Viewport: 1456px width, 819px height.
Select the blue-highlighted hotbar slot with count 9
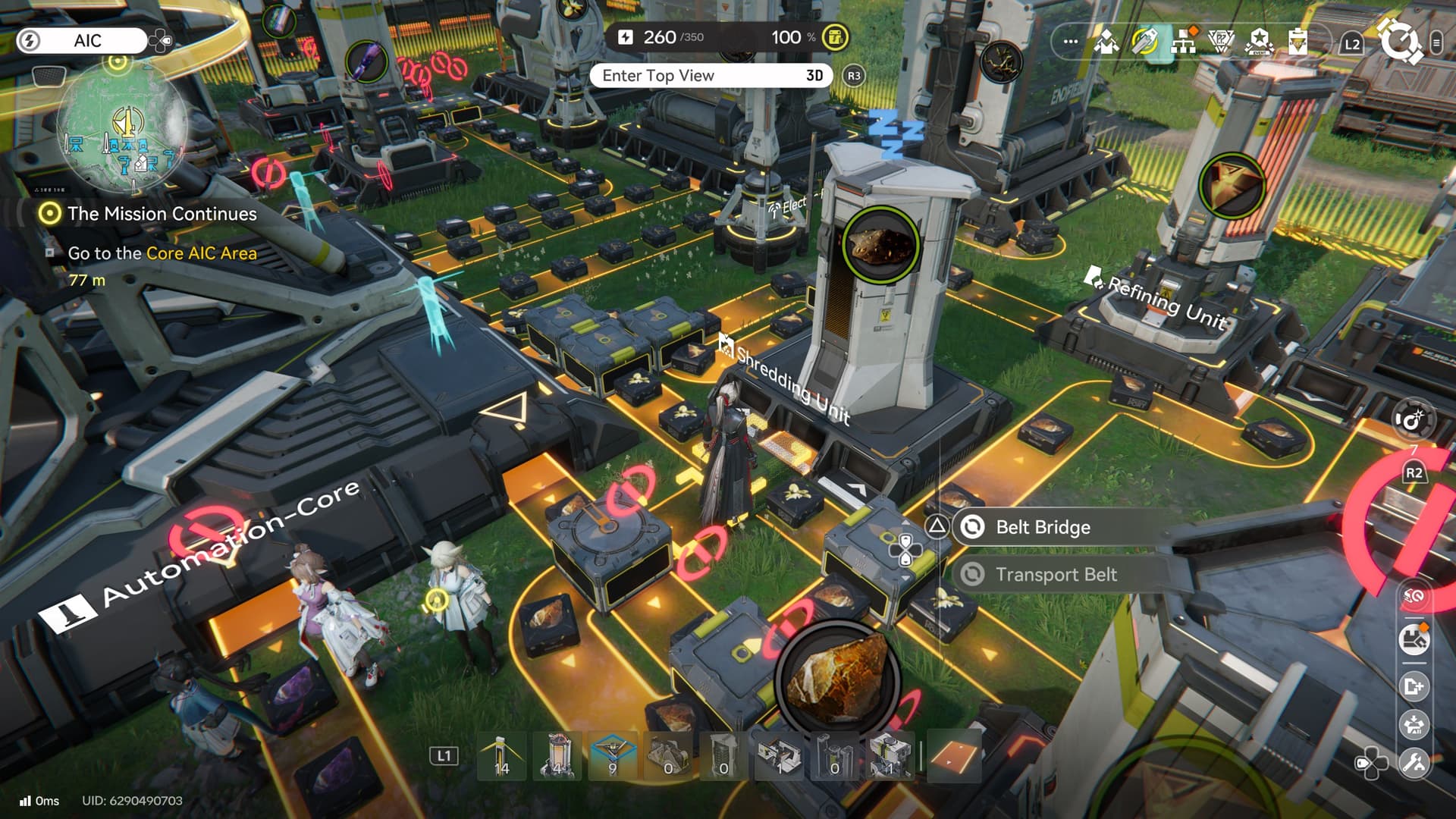(x=613, y=756)
